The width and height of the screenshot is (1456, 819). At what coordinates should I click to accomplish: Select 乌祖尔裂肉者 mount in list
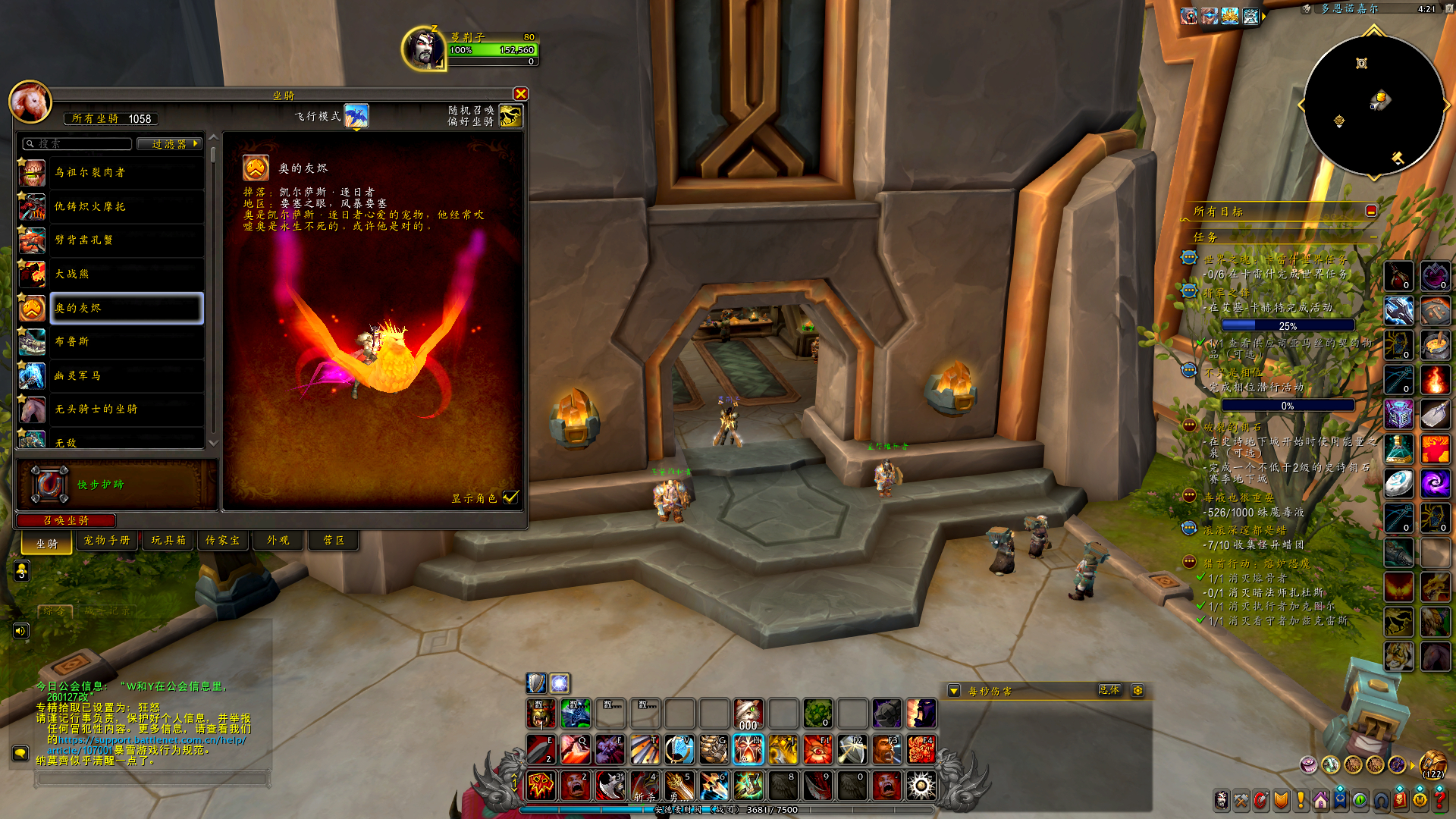pyautogui.click(x=126, y=173)
